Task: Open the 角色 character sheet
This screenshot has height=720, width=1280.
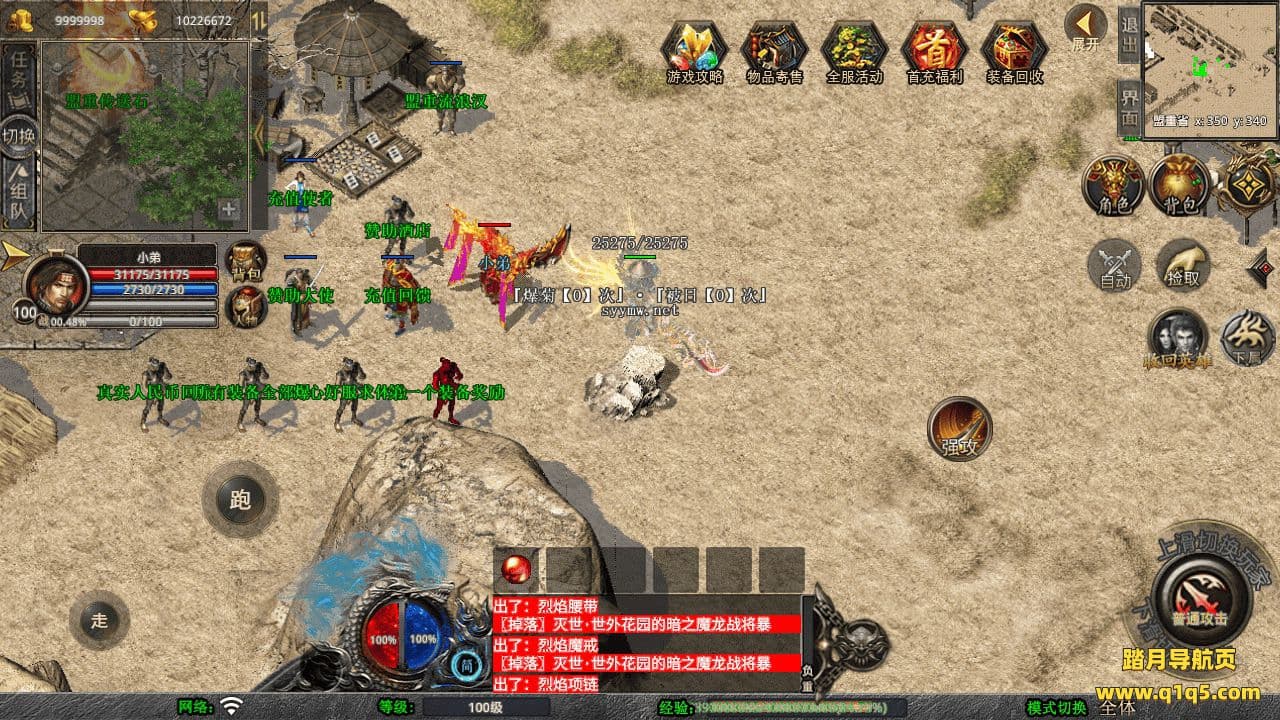Action: [x=1114, y=186]
